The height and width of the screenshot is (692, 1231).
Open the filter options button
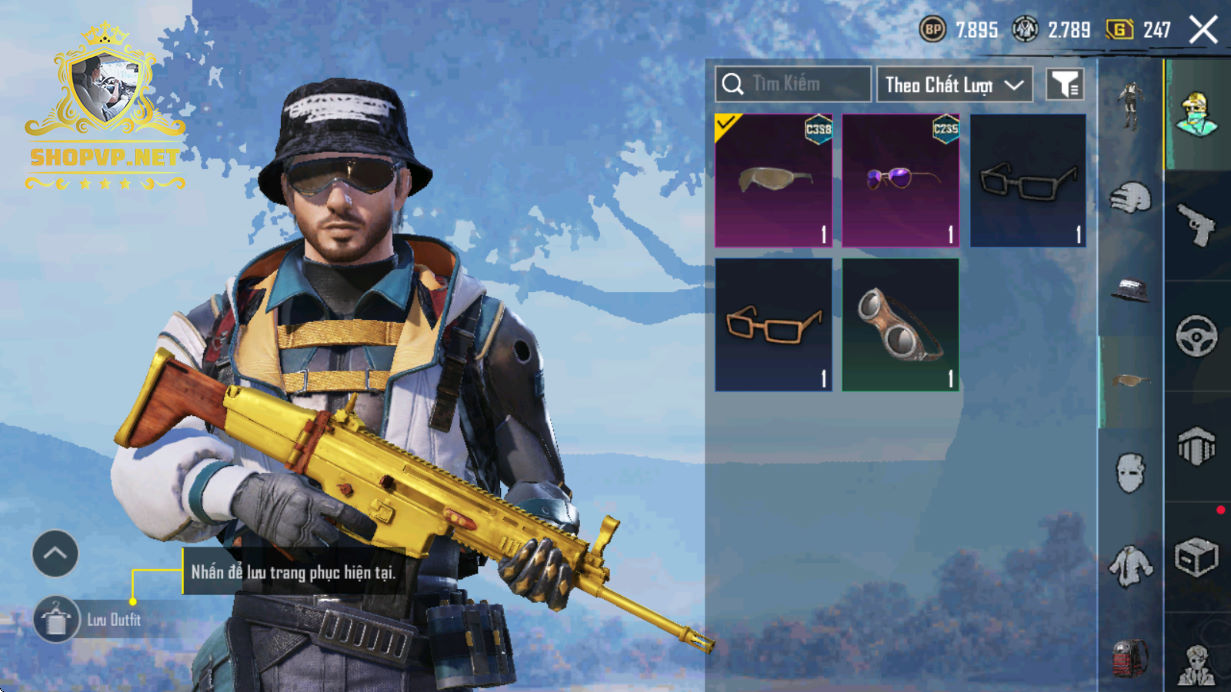[x=1065, y=85]
